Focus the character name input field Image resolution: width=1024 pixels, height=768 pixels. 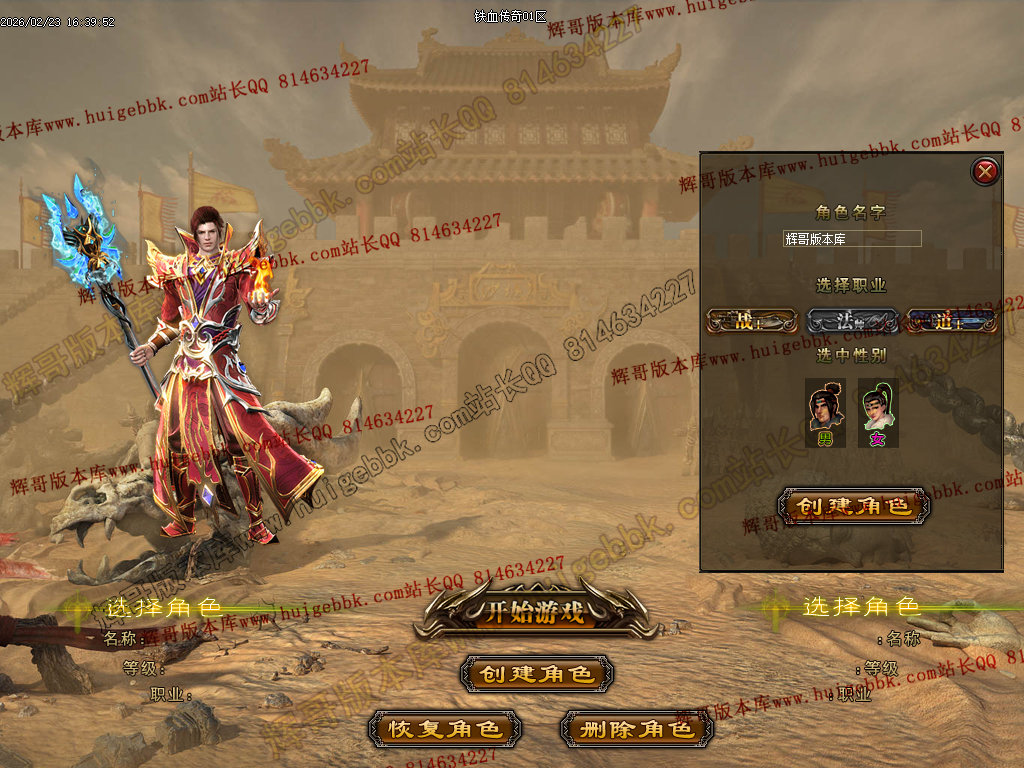click(x=852, y=239)
